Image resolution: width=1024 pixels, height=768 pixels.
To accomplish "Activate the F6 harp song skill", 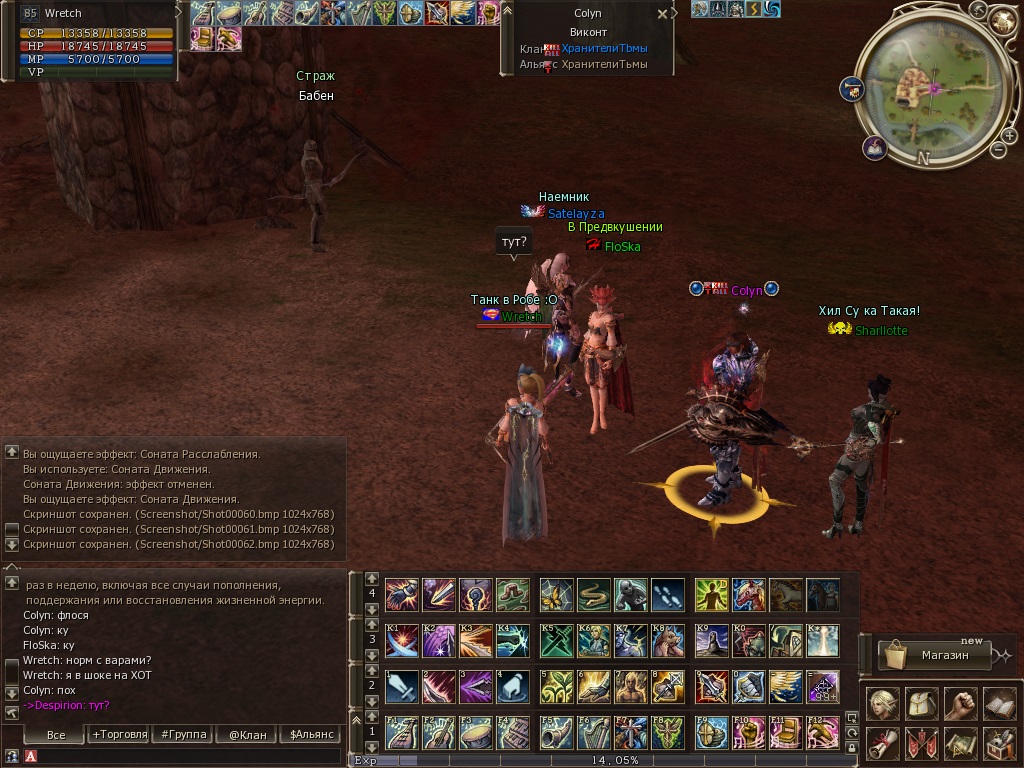I will coord(593,733).
